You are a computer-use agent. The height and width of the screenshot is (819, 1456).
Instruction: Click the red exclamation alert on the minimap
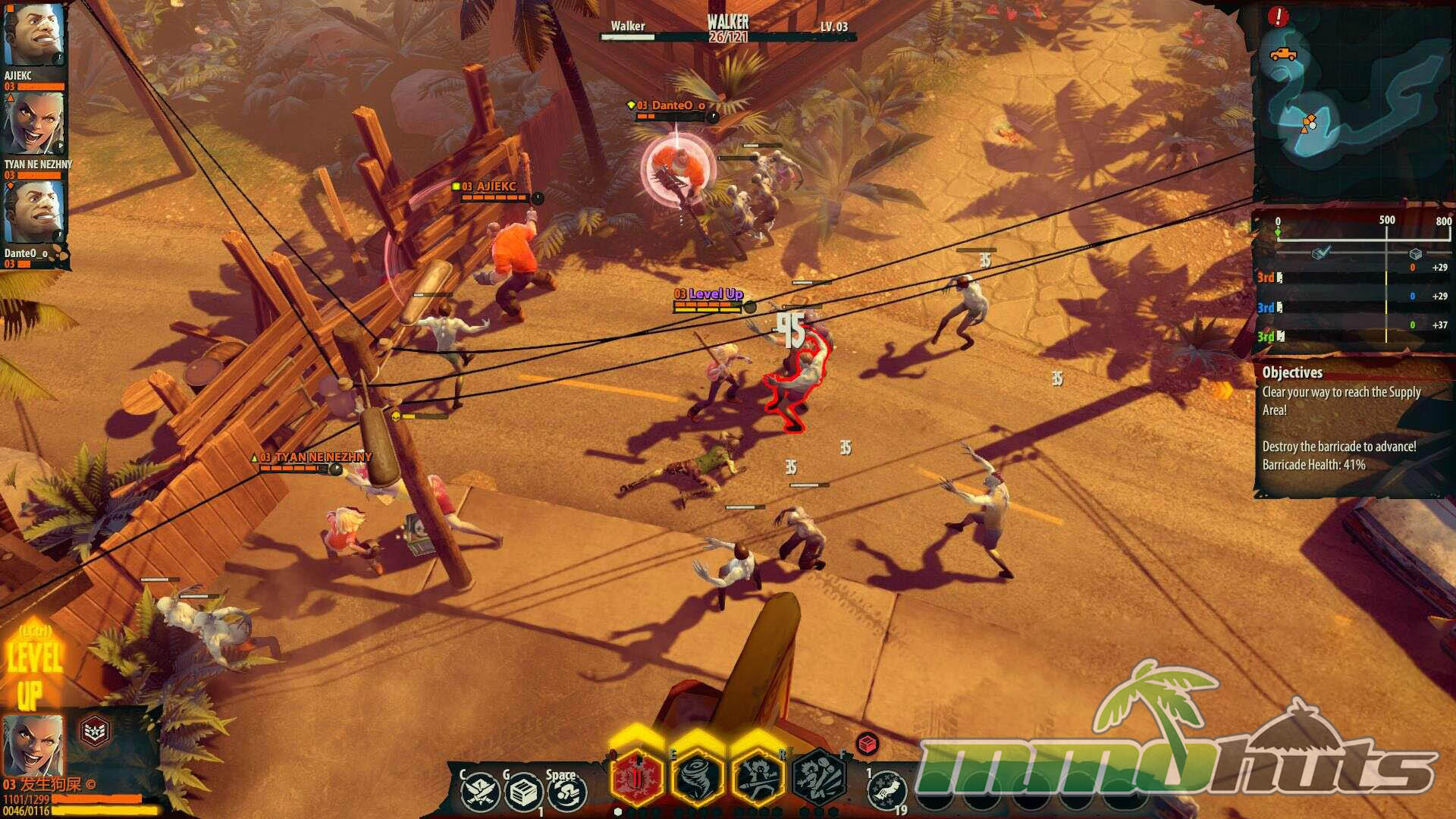[x=1278, y=16]
